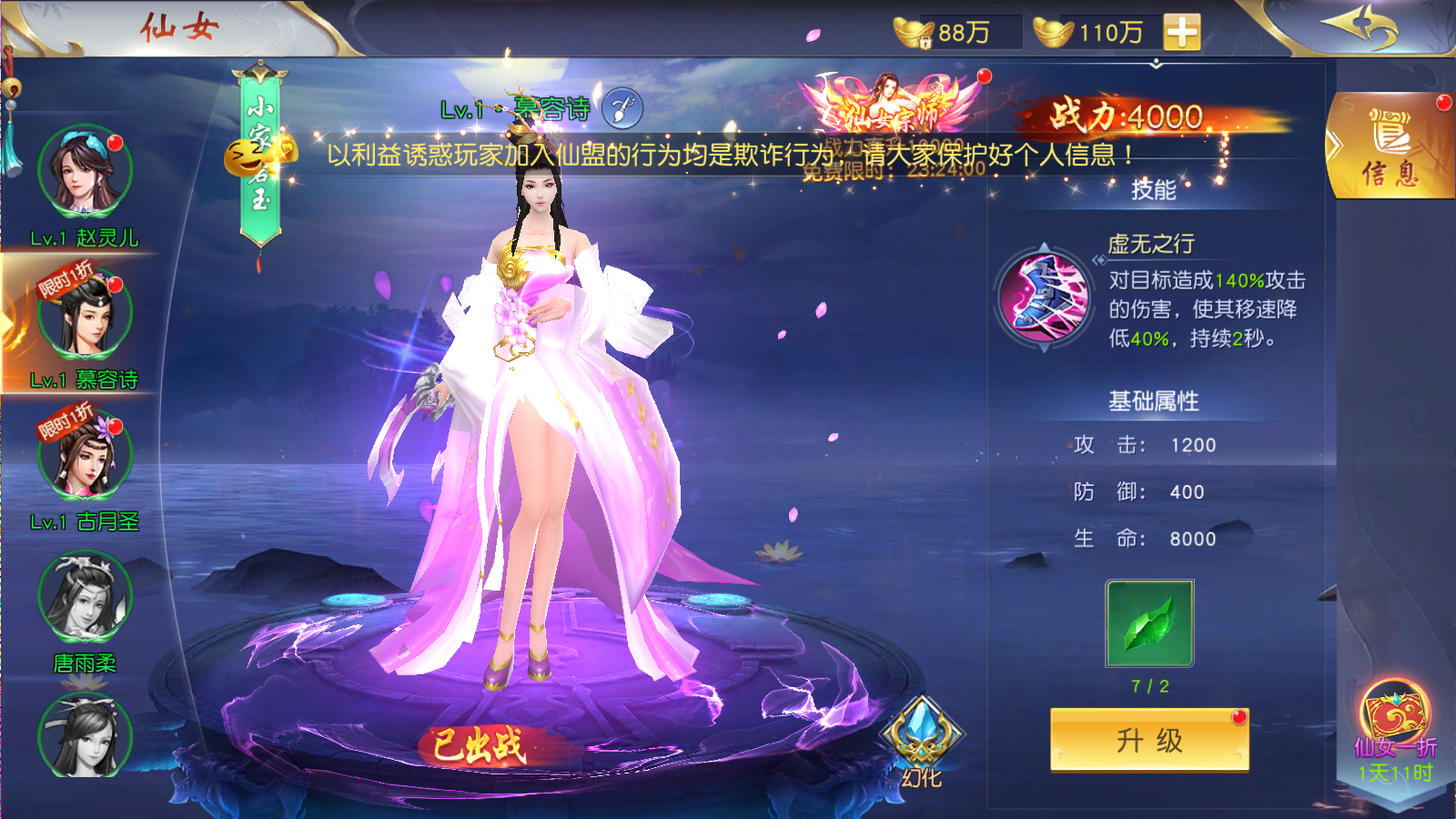The width and height of the screenshot is (1456, 819).
Task: Click the locked gold ingot currency icon
Action: pyautogui.click(x=913, y=34)
